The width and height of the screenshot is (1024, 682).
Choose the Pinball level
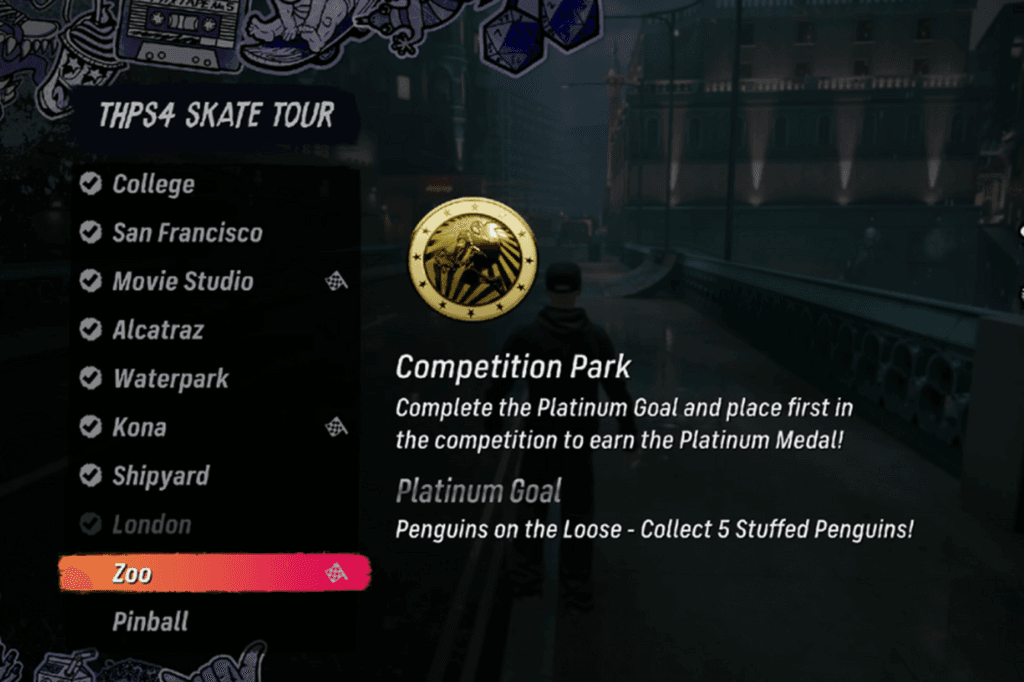(x=150, y=622)
